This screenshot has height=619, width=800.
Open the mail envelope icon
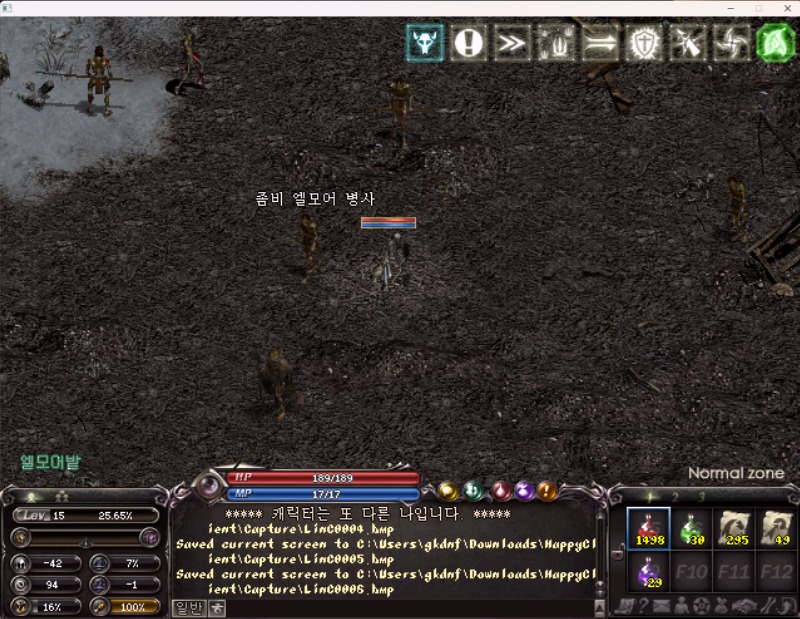(661, 606)
